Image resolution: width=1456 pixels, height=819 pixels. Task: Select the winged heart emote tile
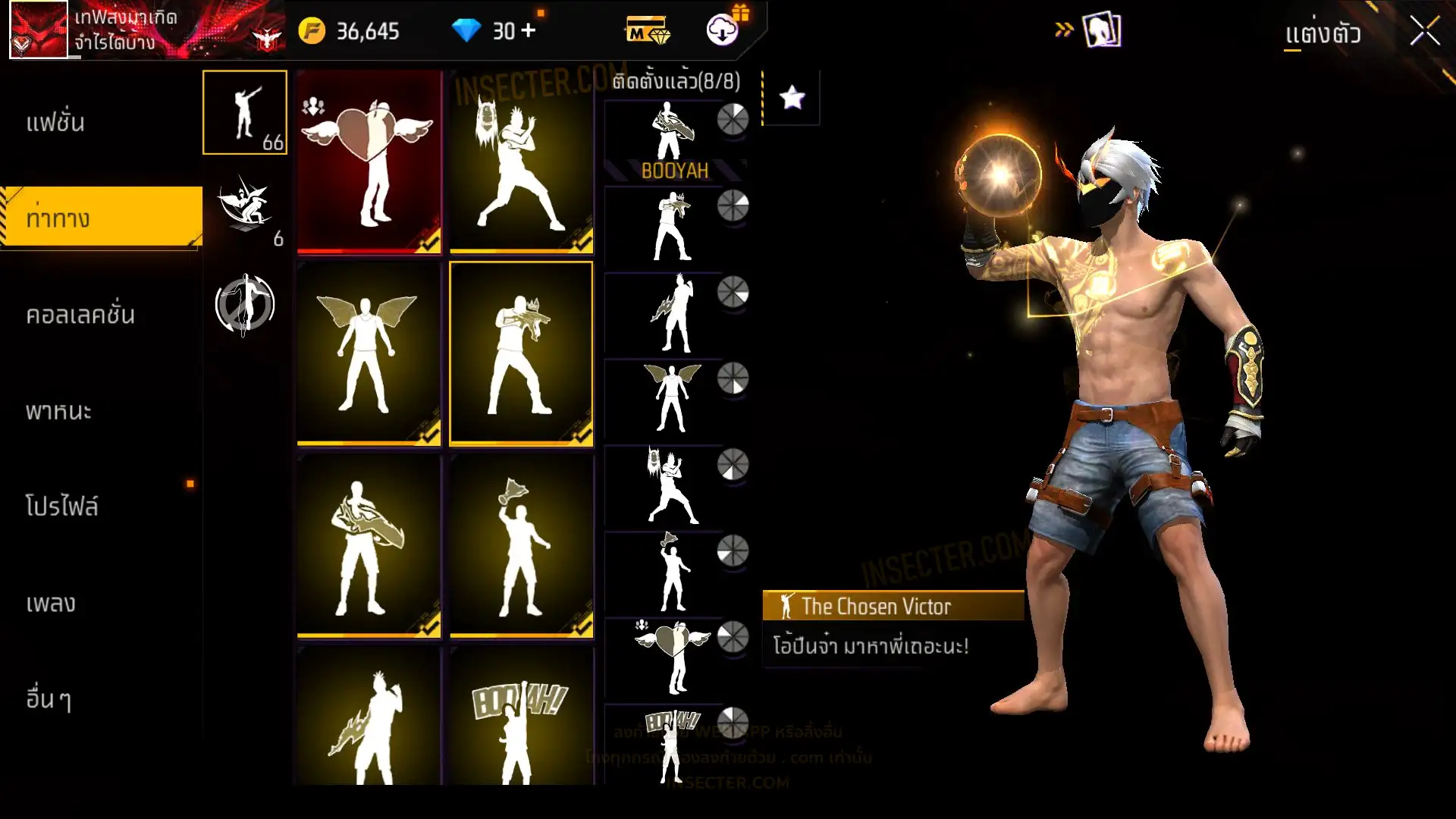click(369, 162)
